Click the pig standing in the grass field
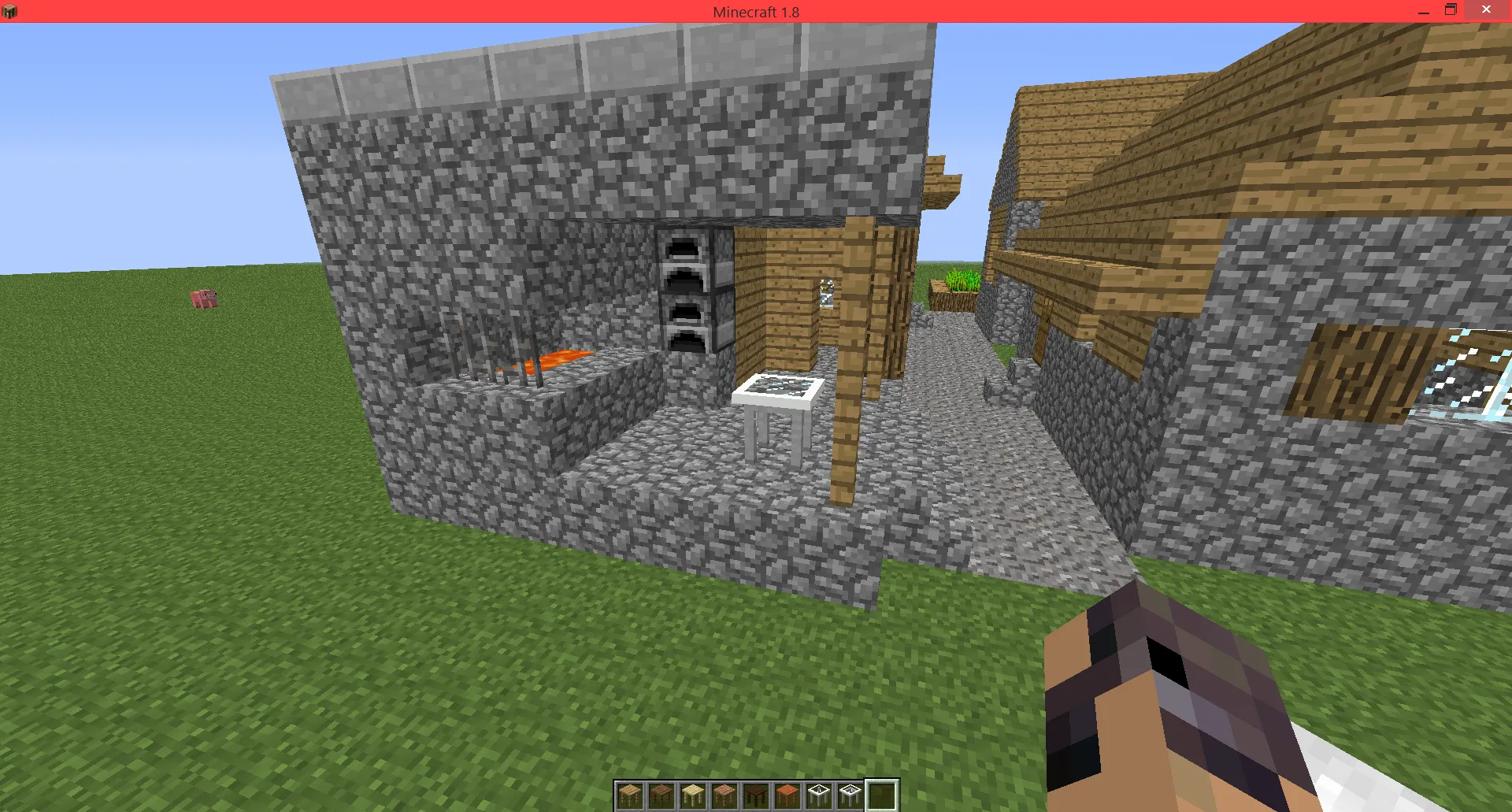Viewport: 1512px width, 812px height. coord(203,299)
